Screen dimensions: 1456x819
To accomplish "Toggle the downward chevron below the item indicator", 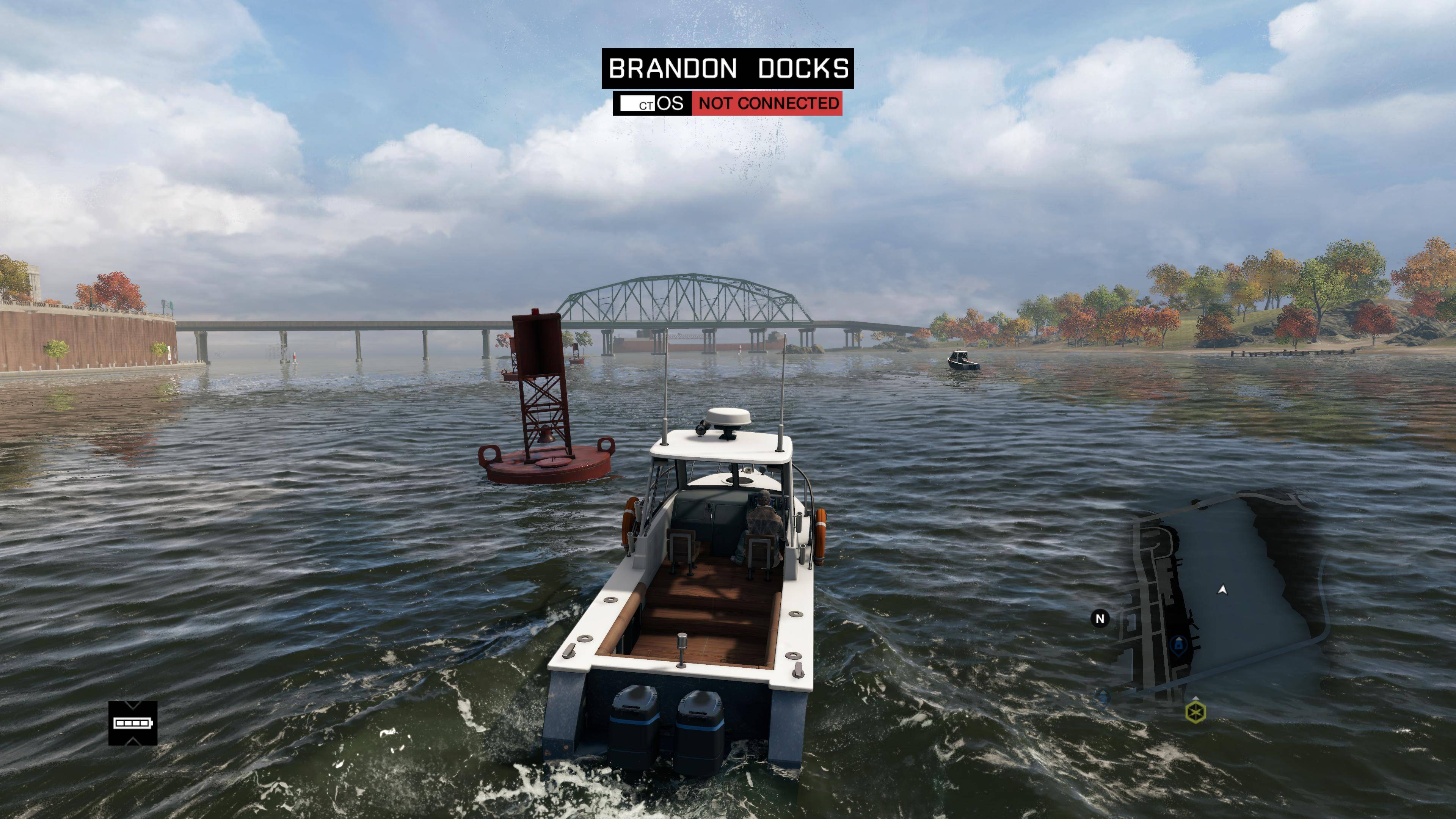I will click(134, 741).
